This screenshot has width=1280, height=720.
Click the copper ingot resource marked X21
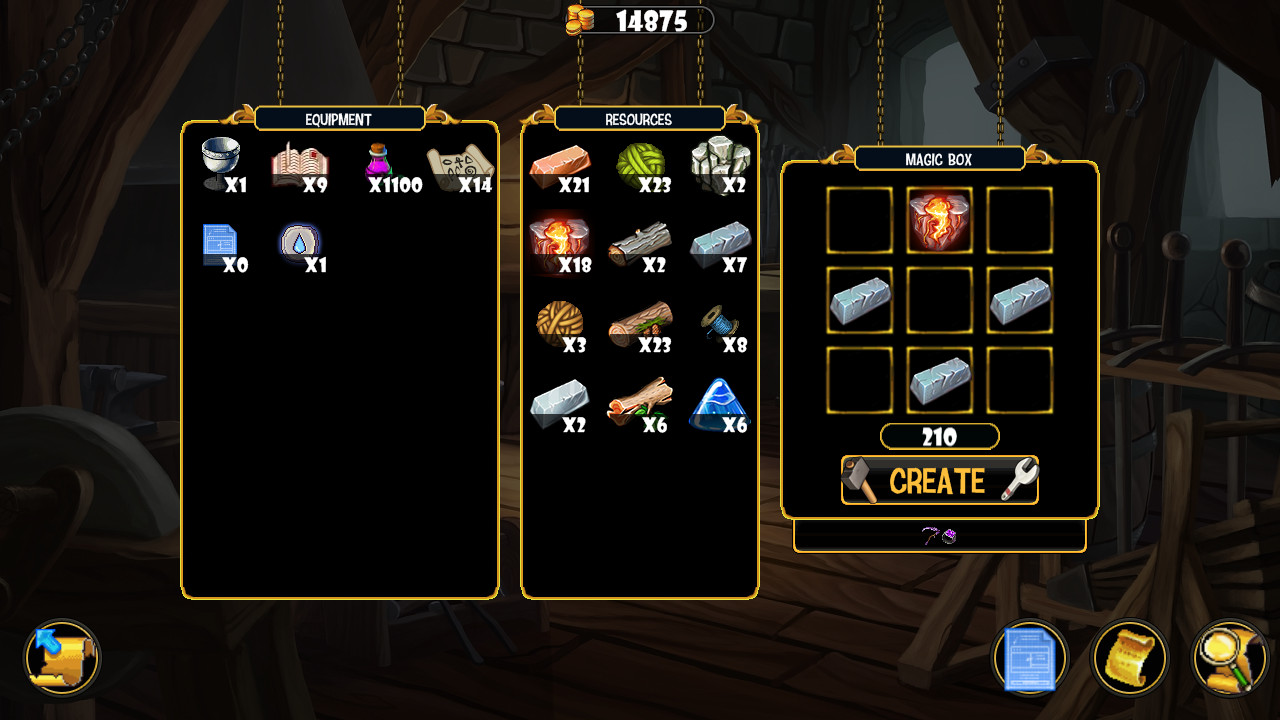tap(561, 162)
